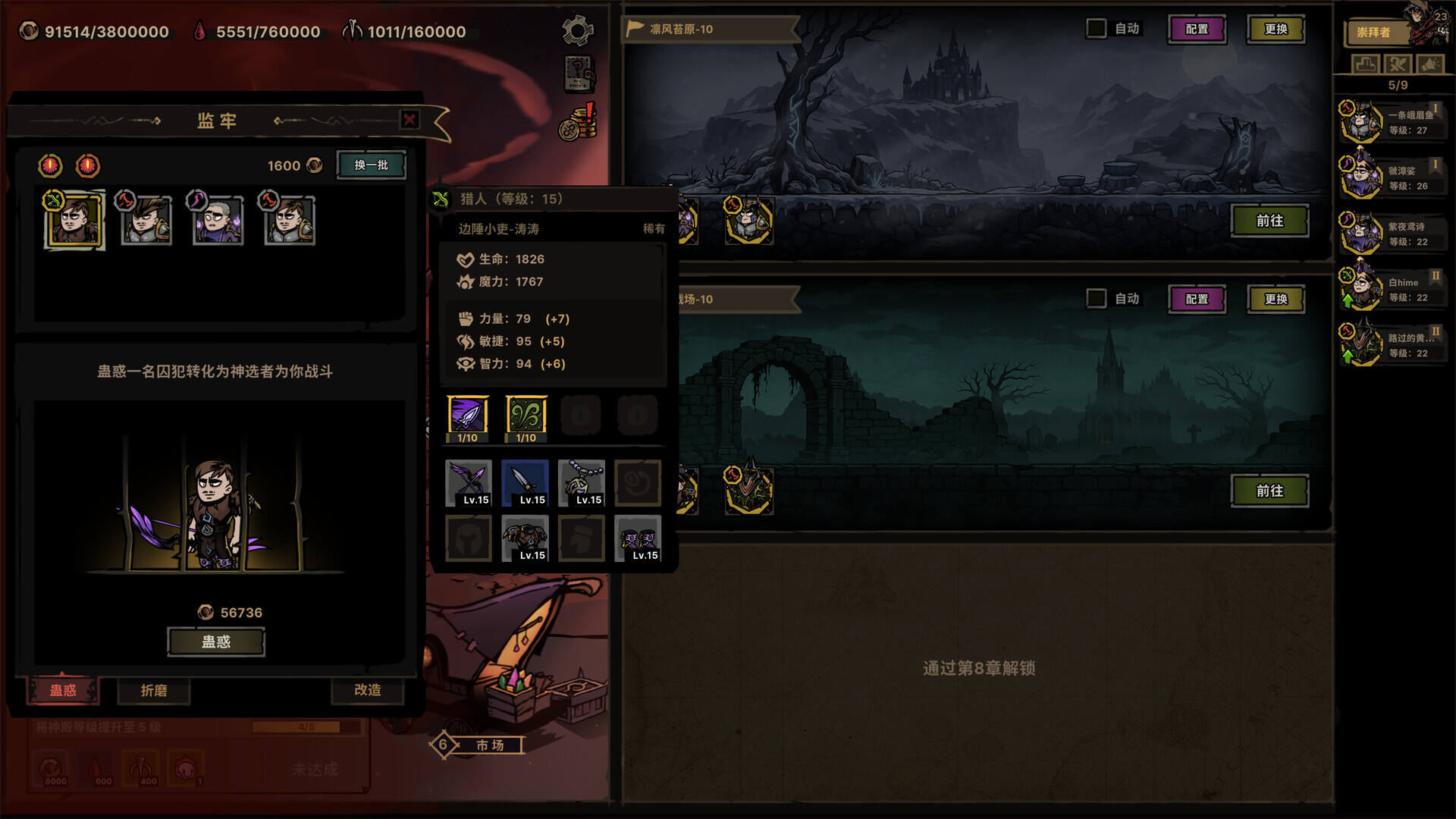1456x819 pixels.
Task: Select the 一条峨眉鱼 worshipper avatar in sidebar
Action: [1361, 121]
